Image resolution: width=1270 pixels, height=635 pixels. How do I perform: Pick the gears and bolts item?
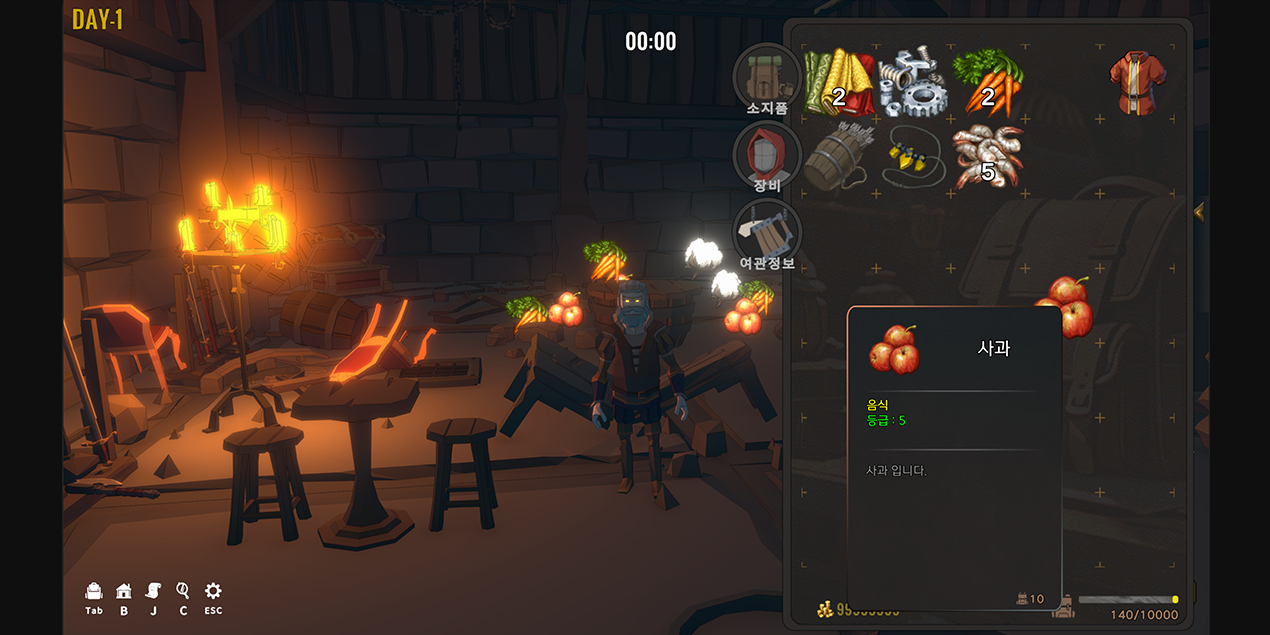tap(913, 82)
